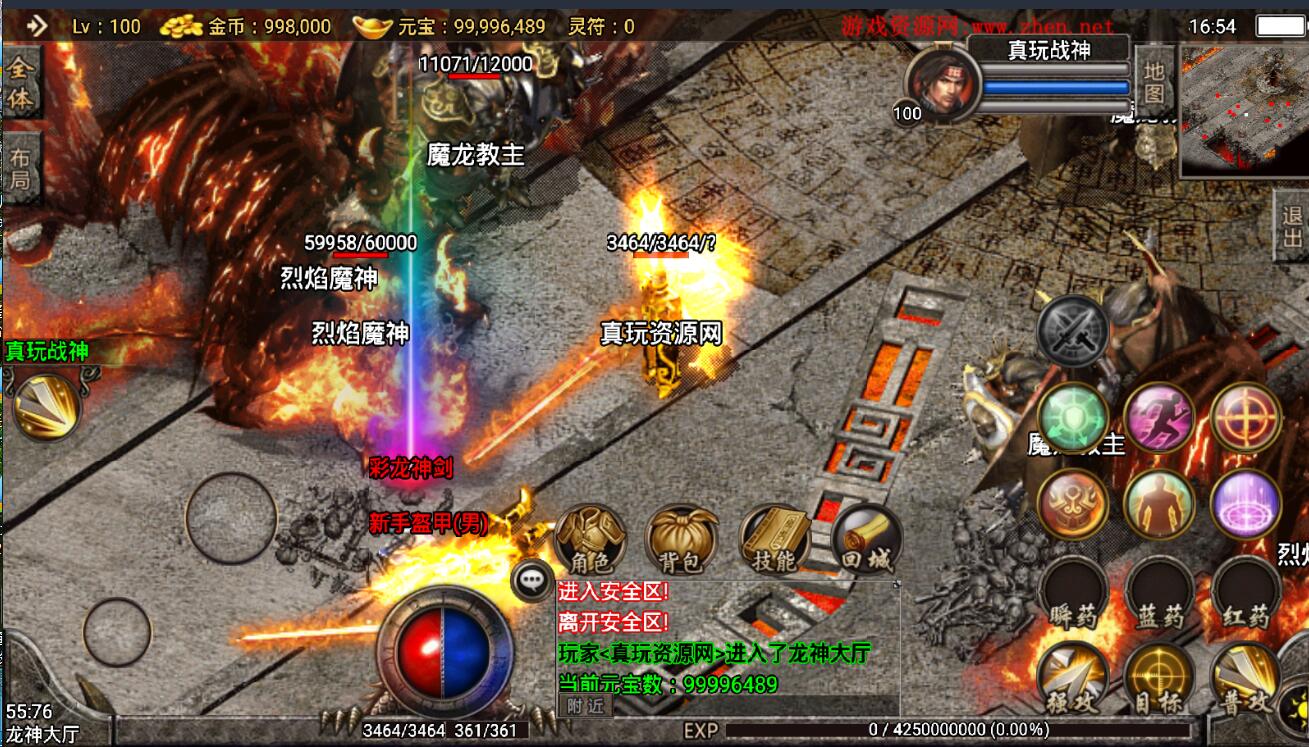Click the minimap in the corner
Image resolution: width=1309 pixels, height=747 pixels.
pyautogui.click(x=1243, y=110)
